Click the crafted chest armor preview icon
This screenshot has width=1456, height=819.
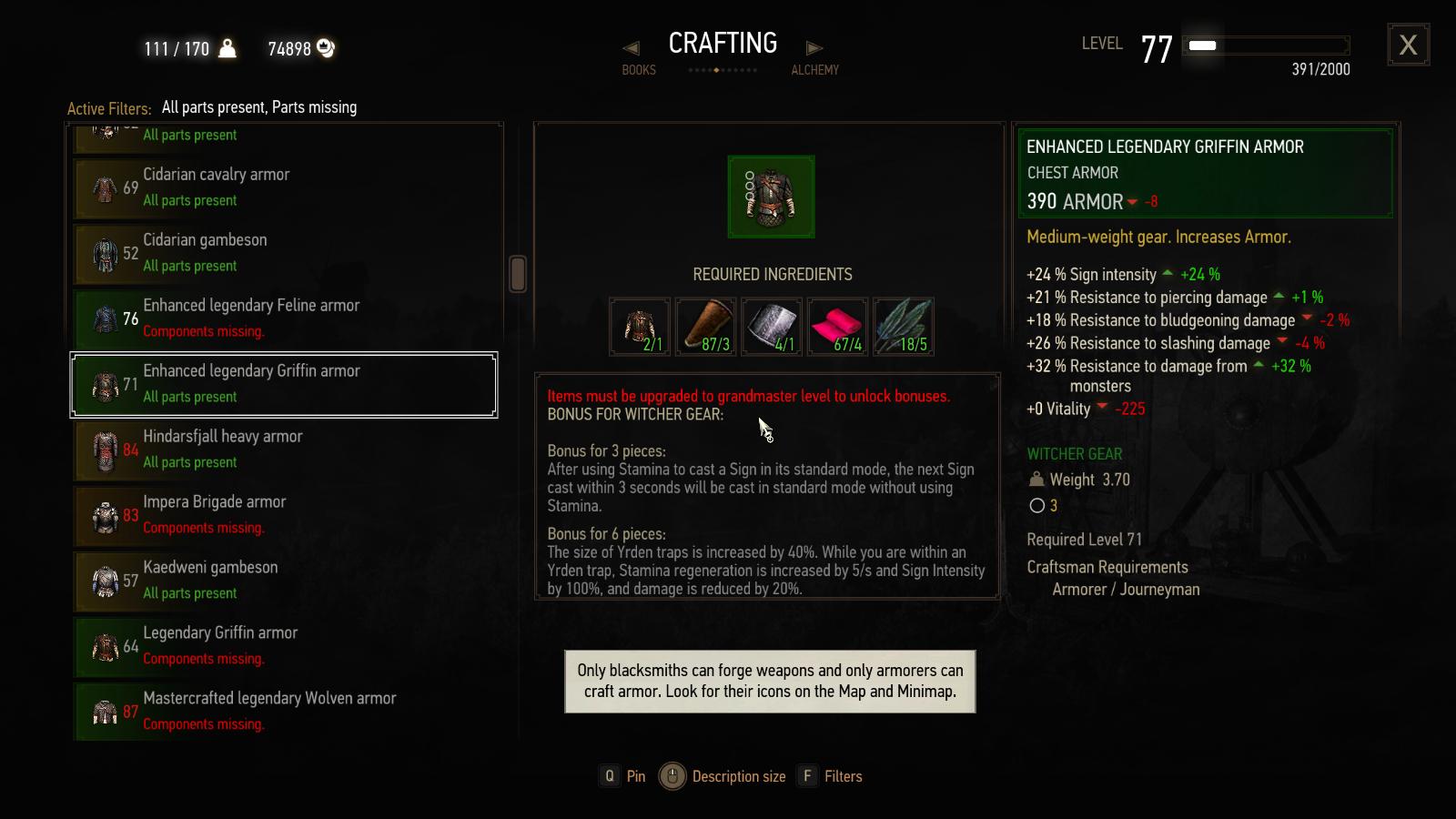[771, 197]
